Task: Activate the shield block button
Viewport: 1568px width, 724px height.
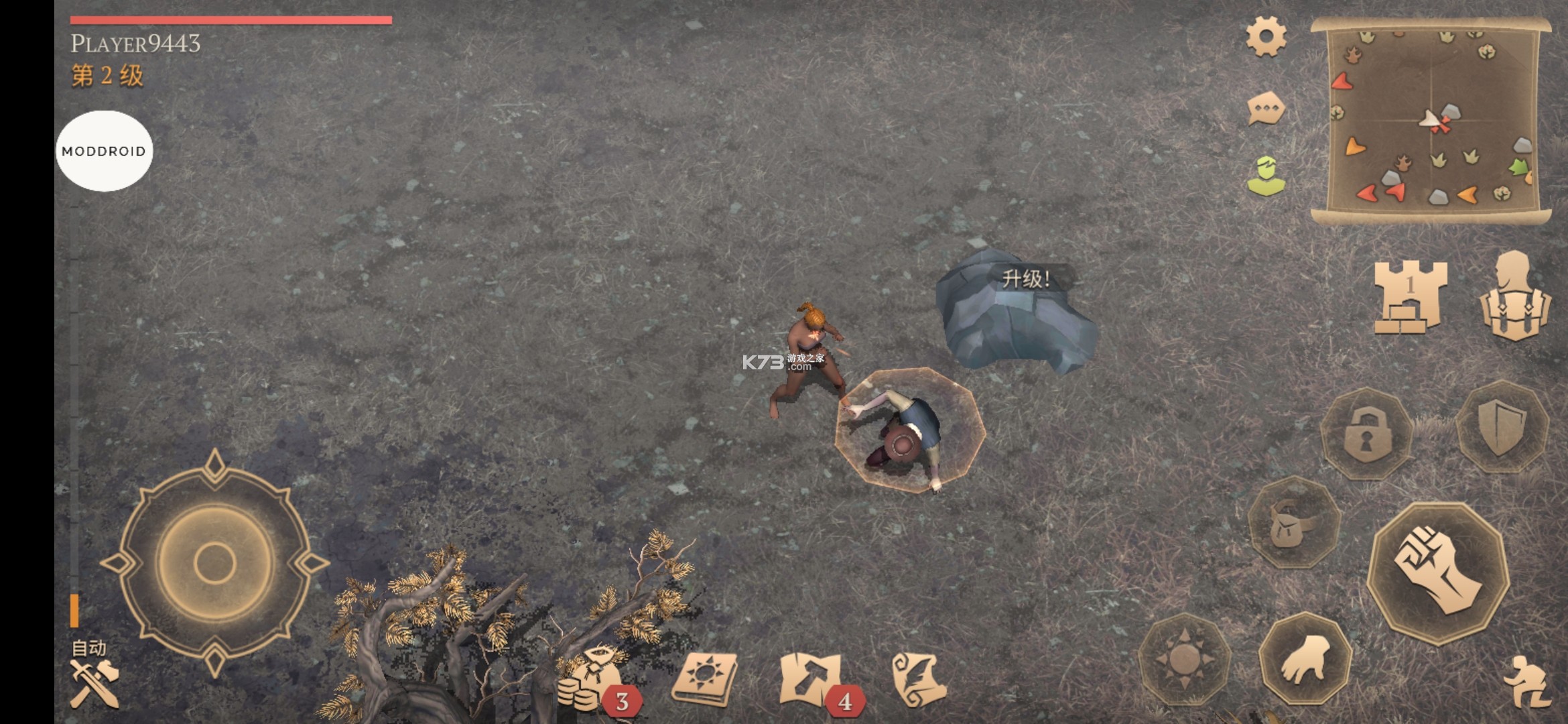Action: (1502, 427)
